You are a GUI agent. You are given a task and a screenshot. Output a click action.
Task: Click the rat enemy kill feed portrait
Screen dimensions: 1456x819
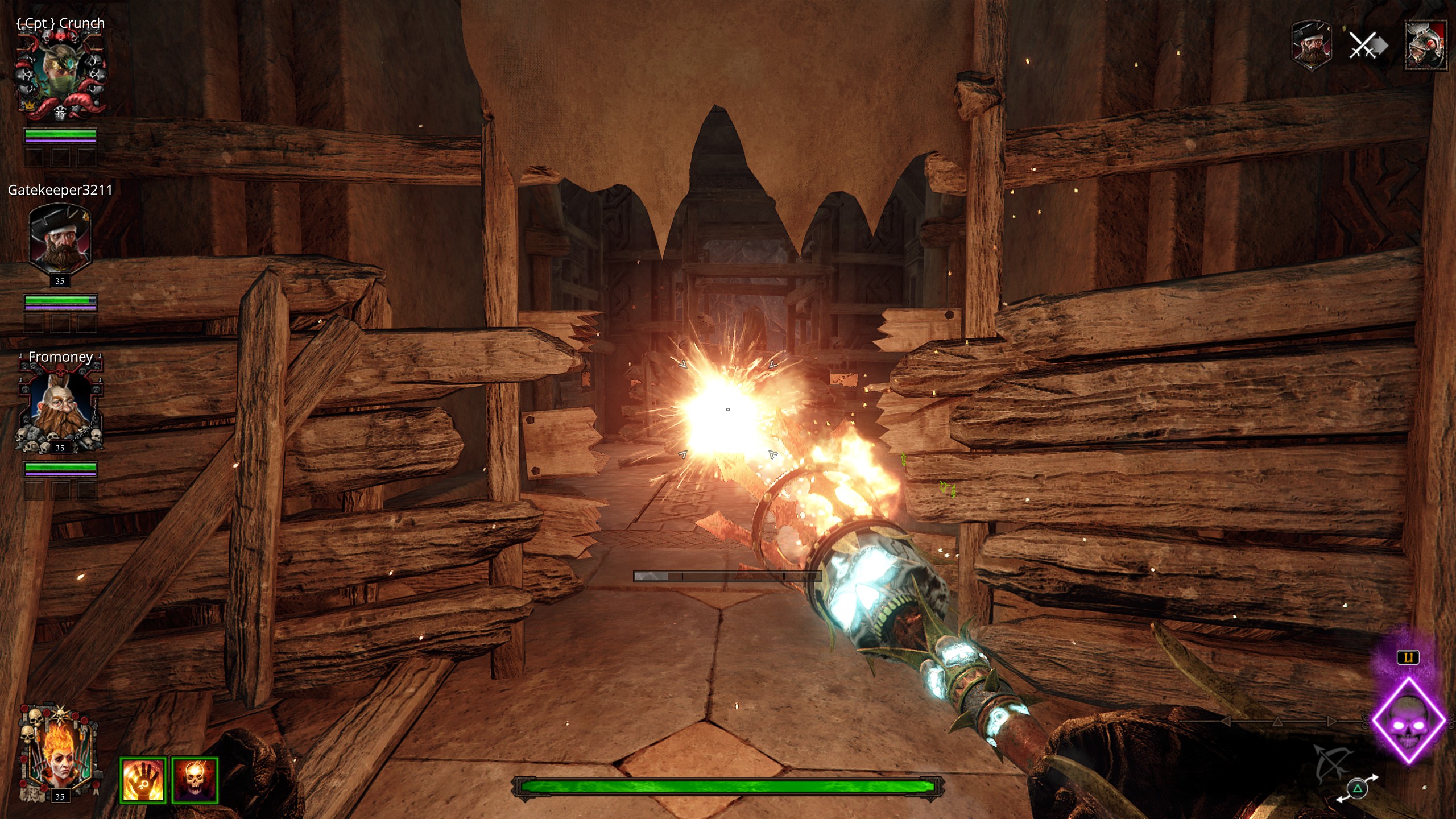(x=1425, y=45)
